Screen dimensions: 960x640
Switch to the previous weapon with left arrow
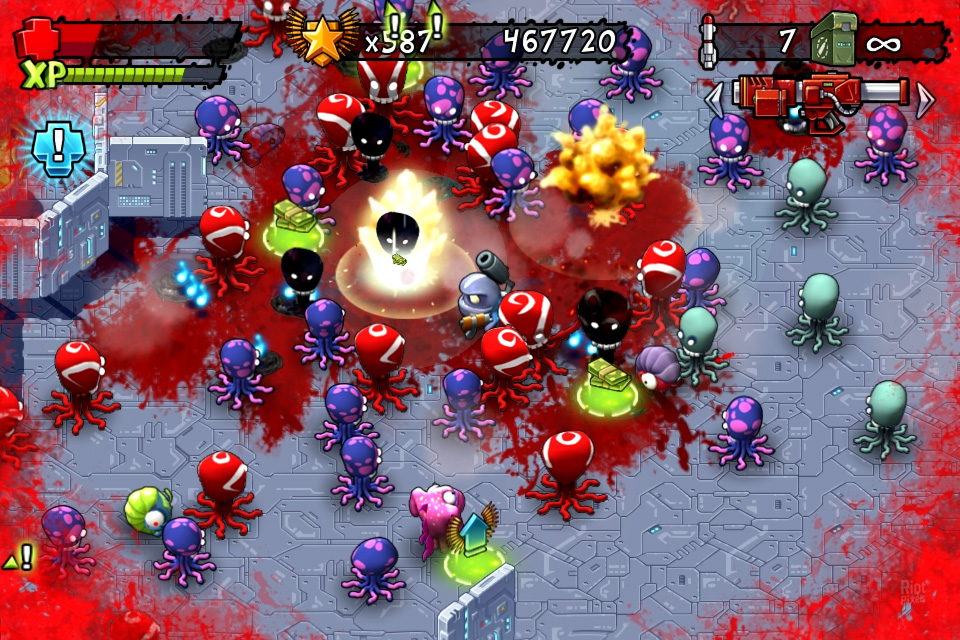[x=714, y=99]
